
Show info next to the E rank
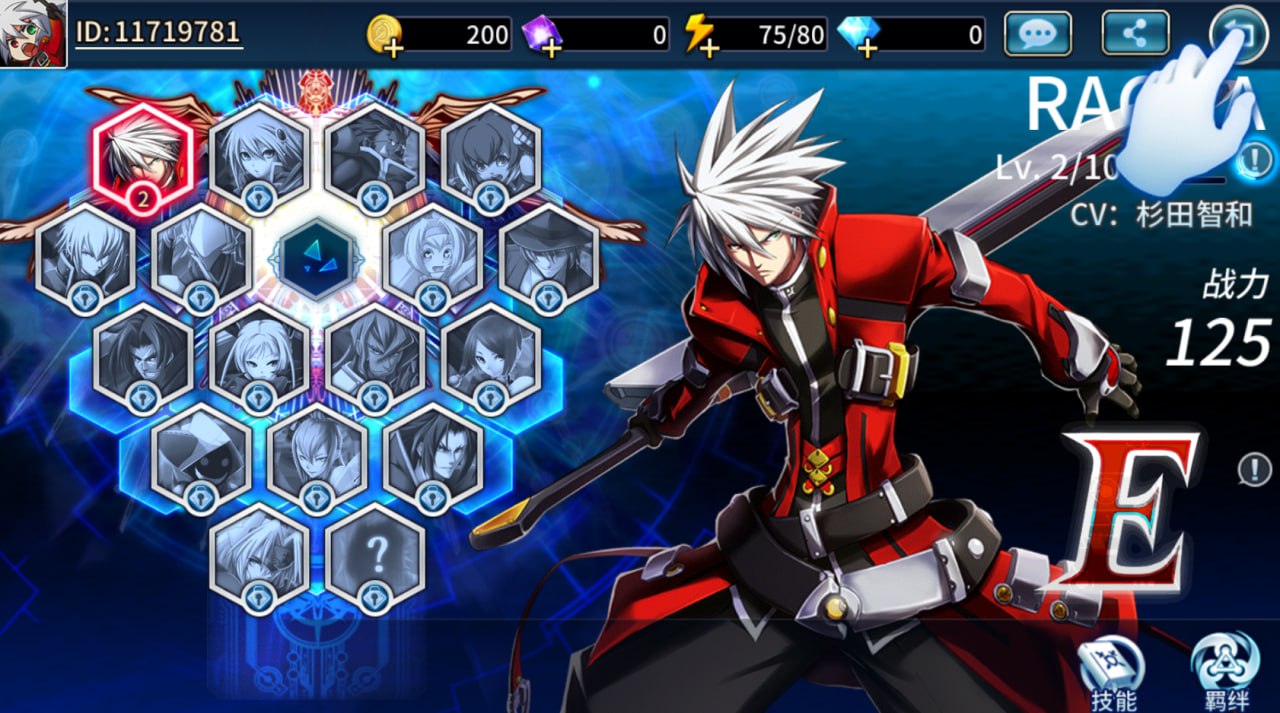[x=1254, y=468]
